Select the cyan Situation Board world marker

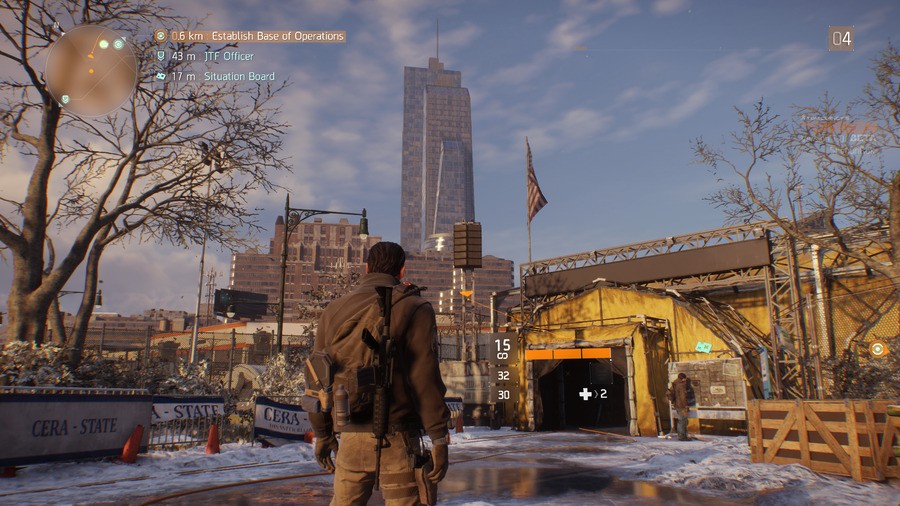703,347
